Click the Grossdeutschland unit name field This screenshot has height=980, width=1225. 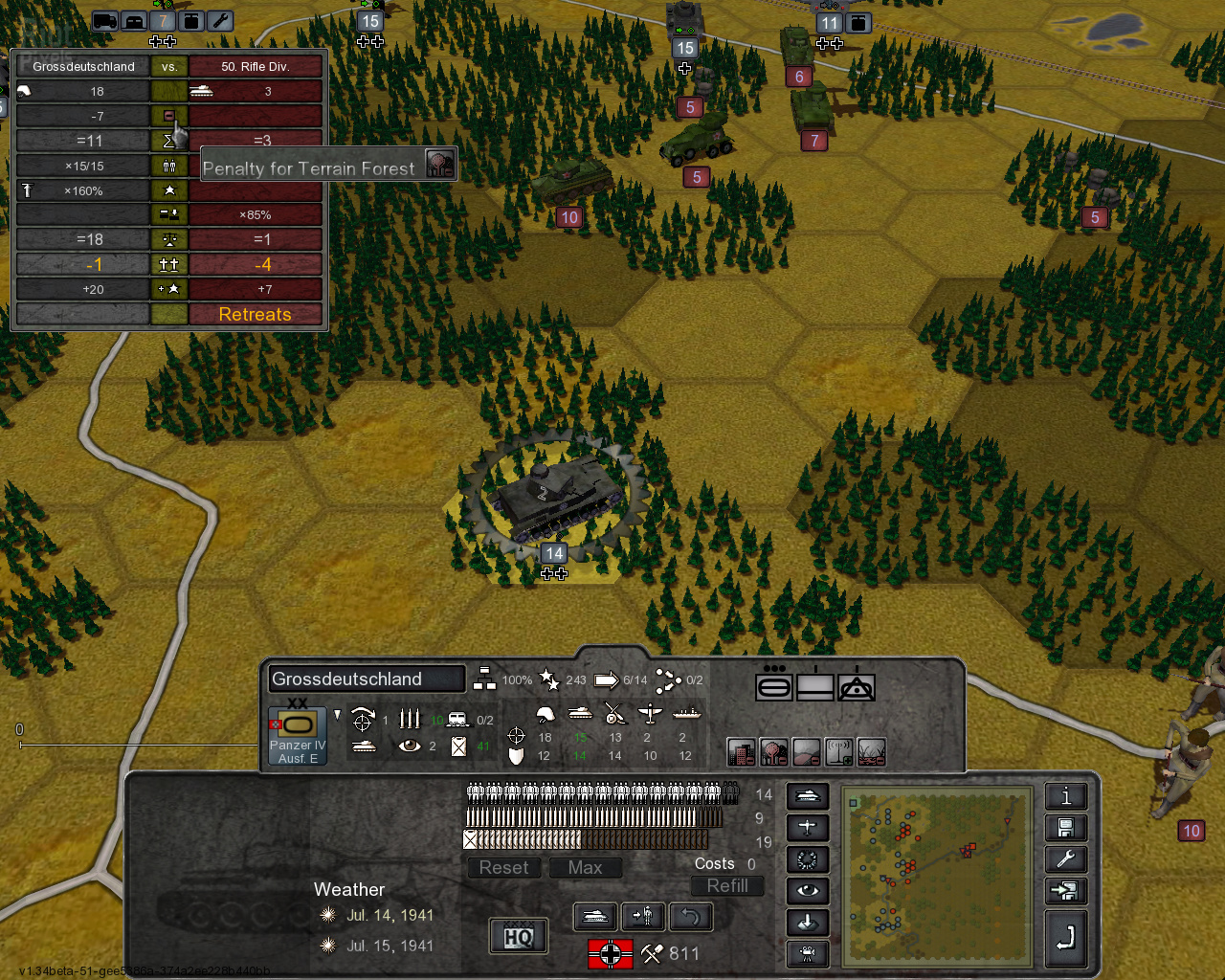click(x=366, y=679)
